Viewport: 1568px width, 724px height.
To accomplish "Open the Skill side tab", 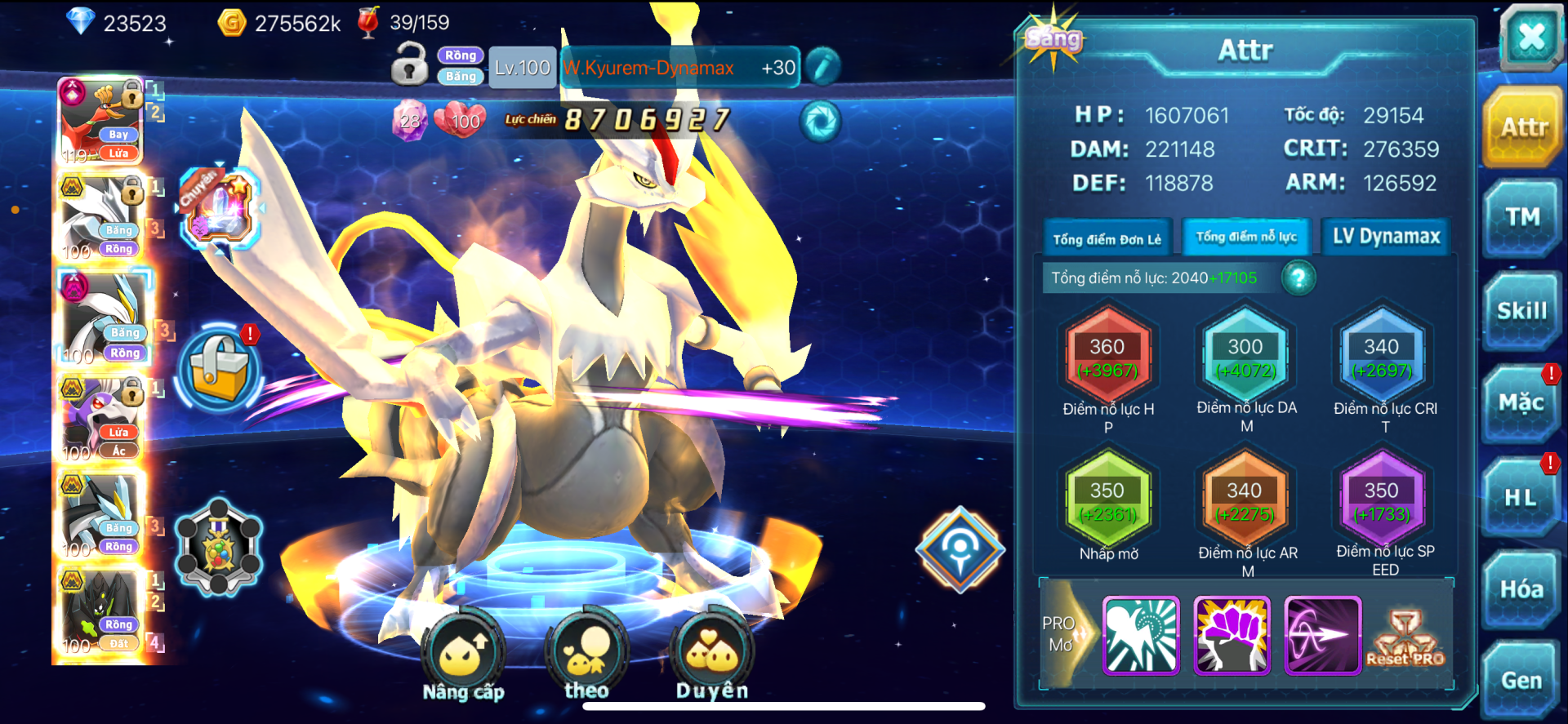I will click(x=1522, y=311).
